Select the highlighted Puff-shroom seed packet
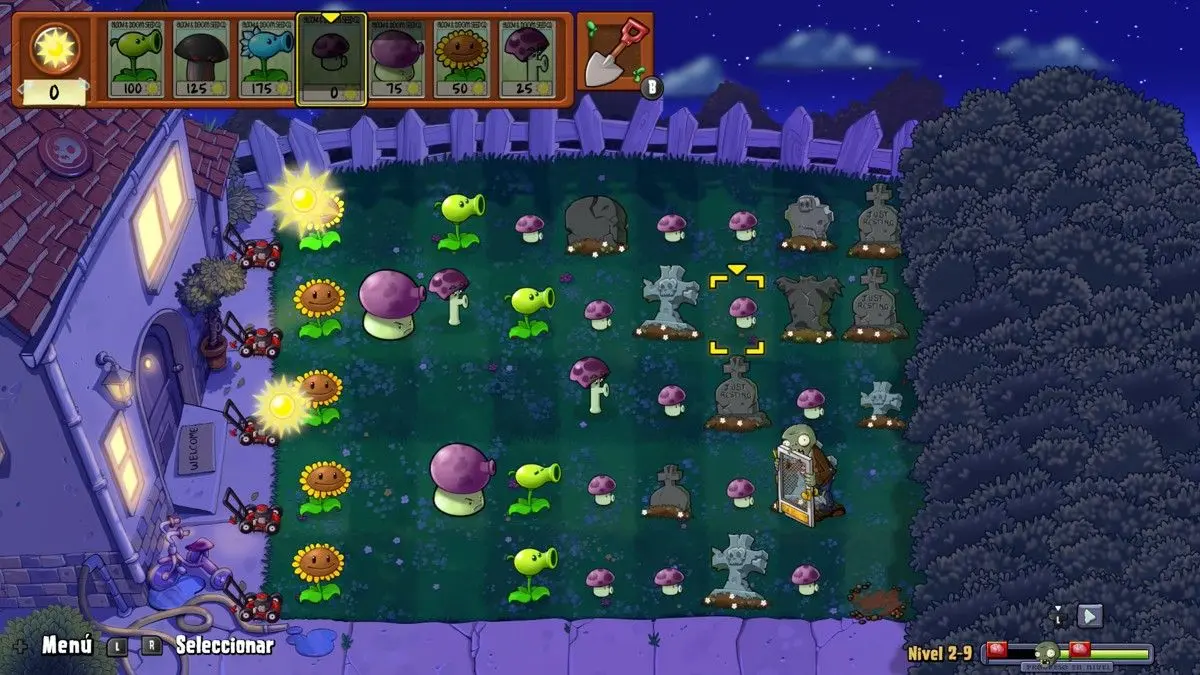1200x675 pixels. pyautogui.click(x=332, y=58)
